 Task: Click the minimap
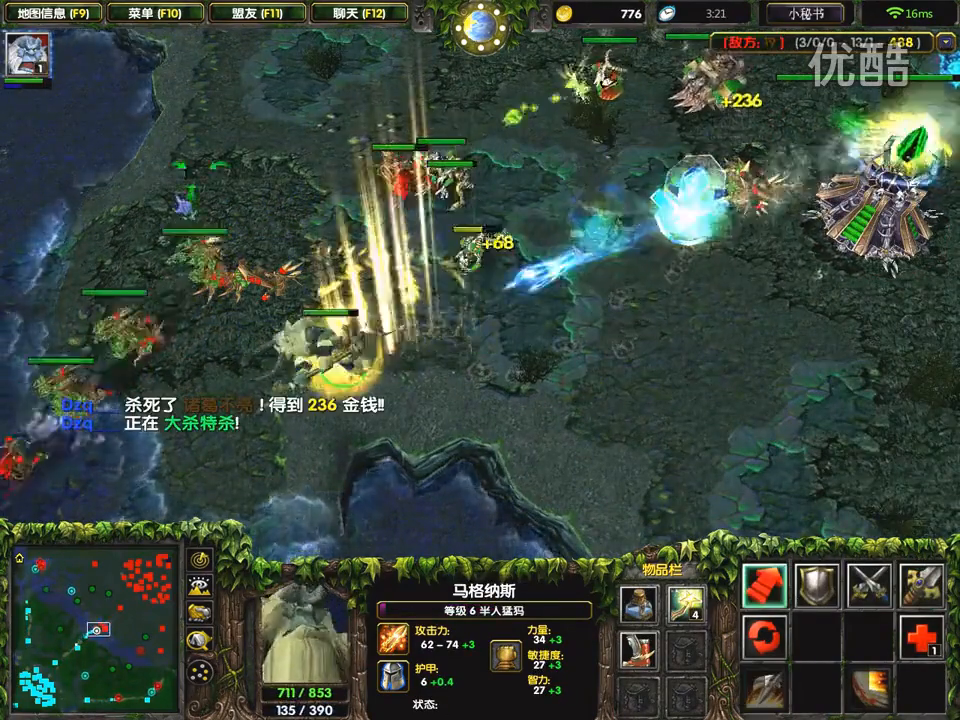(x=95, y=625)
